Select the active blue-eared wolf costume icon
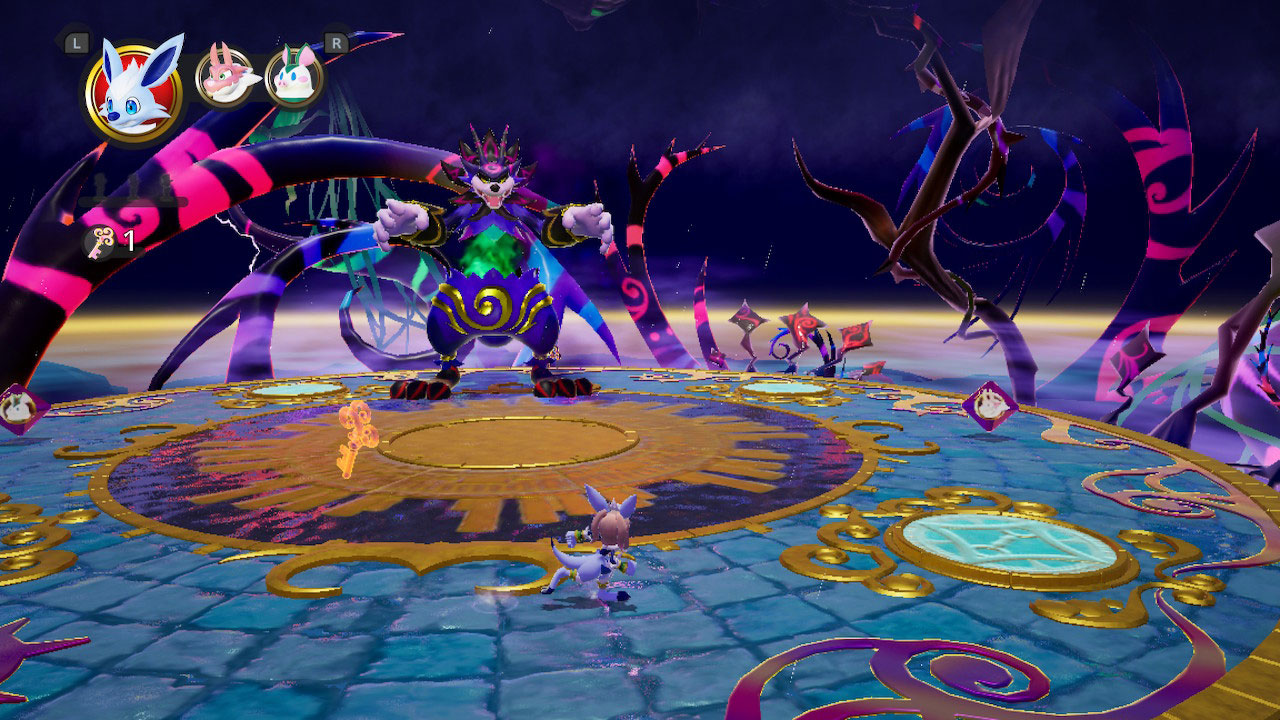Screen dimensions: 1280x720 click(134, 91)
